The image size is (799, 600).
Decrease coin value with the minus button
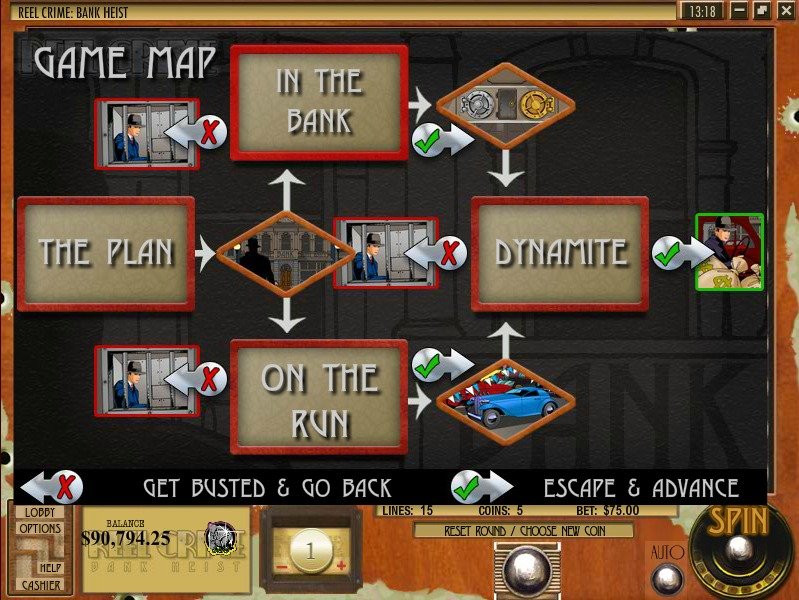280,565
